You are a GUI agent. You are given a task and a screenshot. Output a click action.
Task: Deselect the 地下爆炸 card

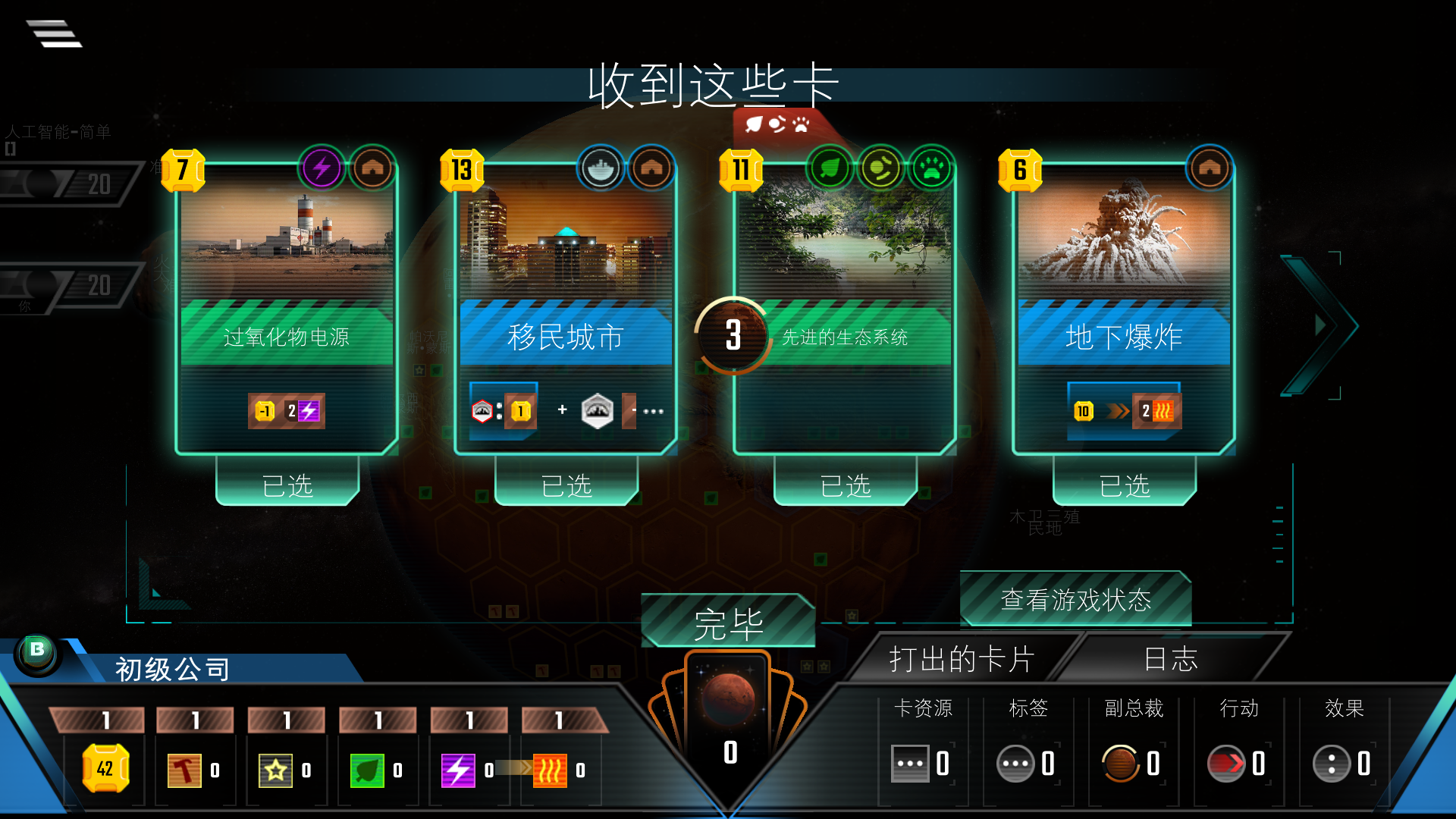tap(1125, 486)
